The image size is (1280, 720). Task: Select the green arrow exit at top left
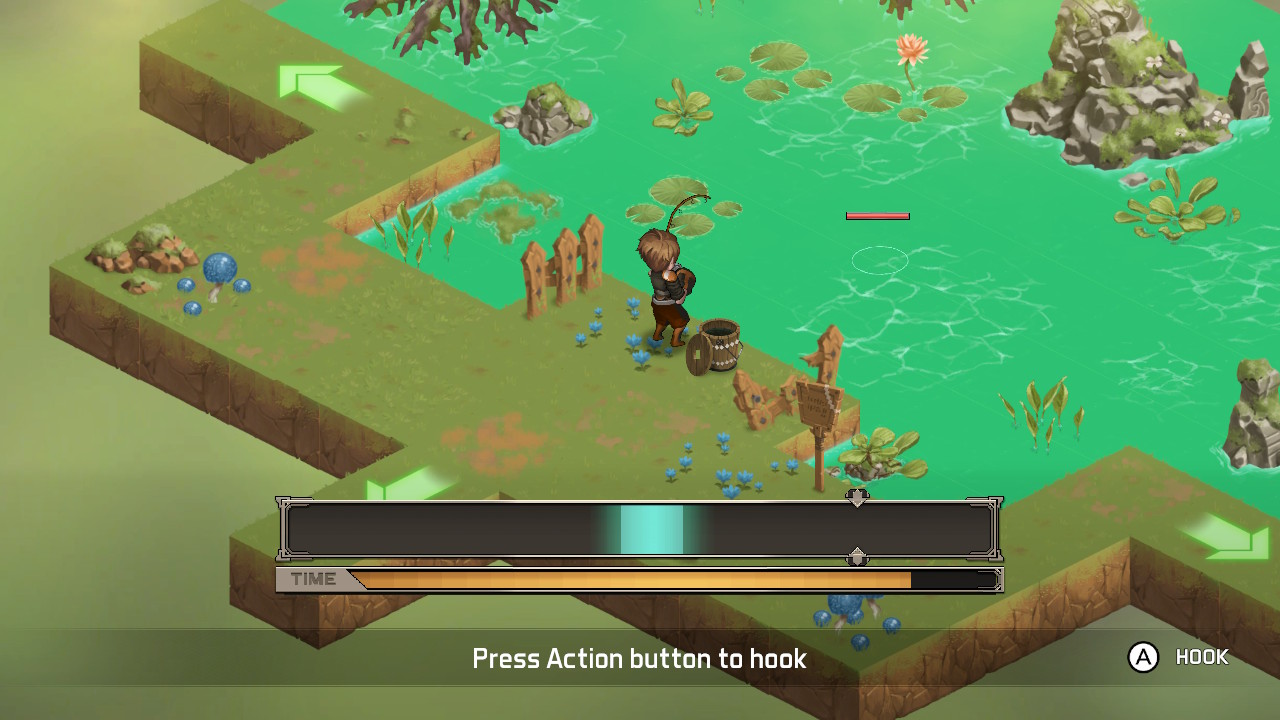[x=310, y=80]
